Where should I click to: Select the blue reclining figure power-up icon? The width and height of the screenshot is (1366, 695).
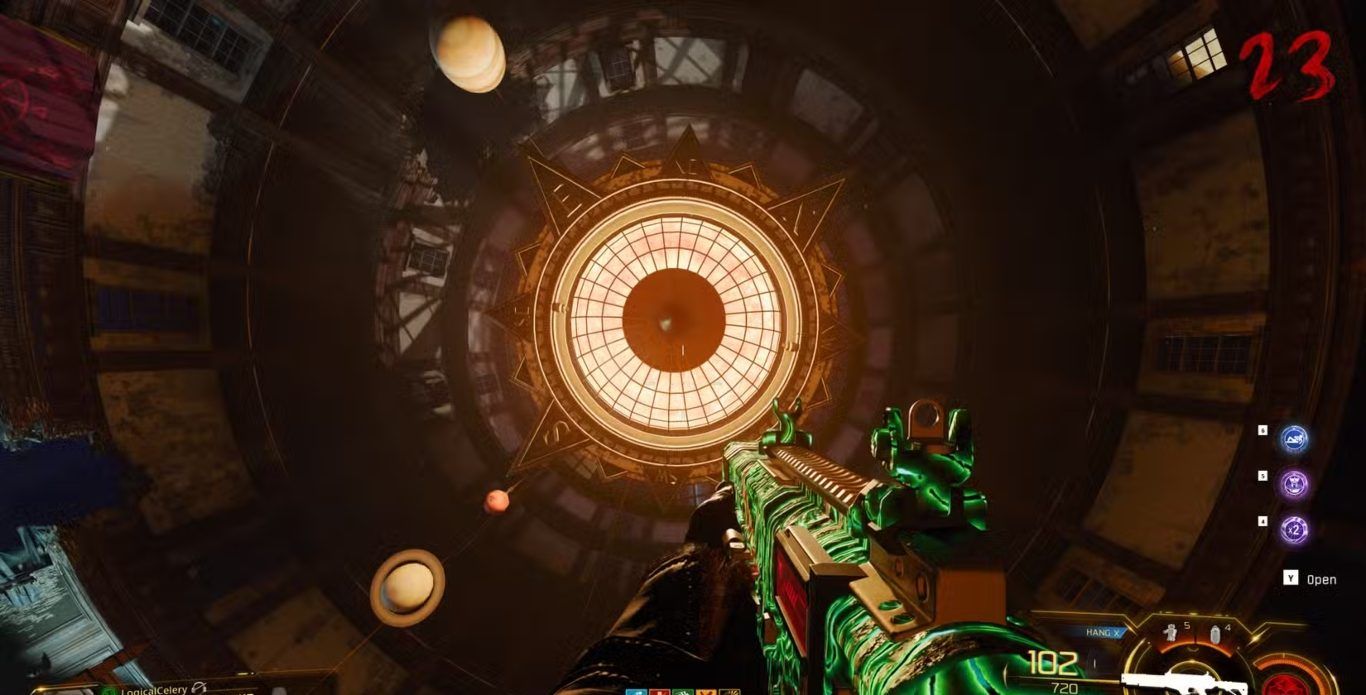coord(1295,438)
